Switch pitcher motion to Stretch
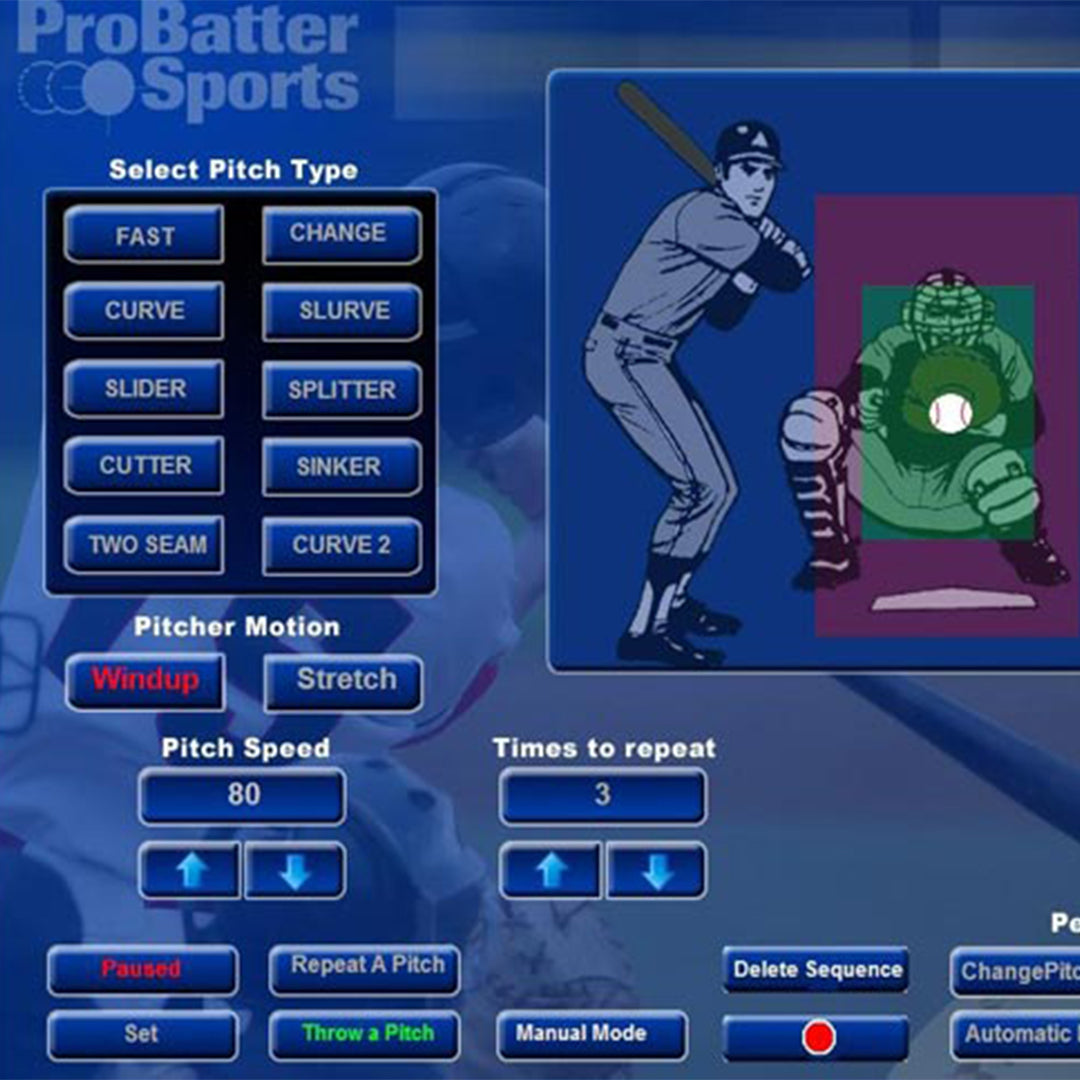Screen dimensions: 1080x1080 pyautogui.click(x=343, y=681)
